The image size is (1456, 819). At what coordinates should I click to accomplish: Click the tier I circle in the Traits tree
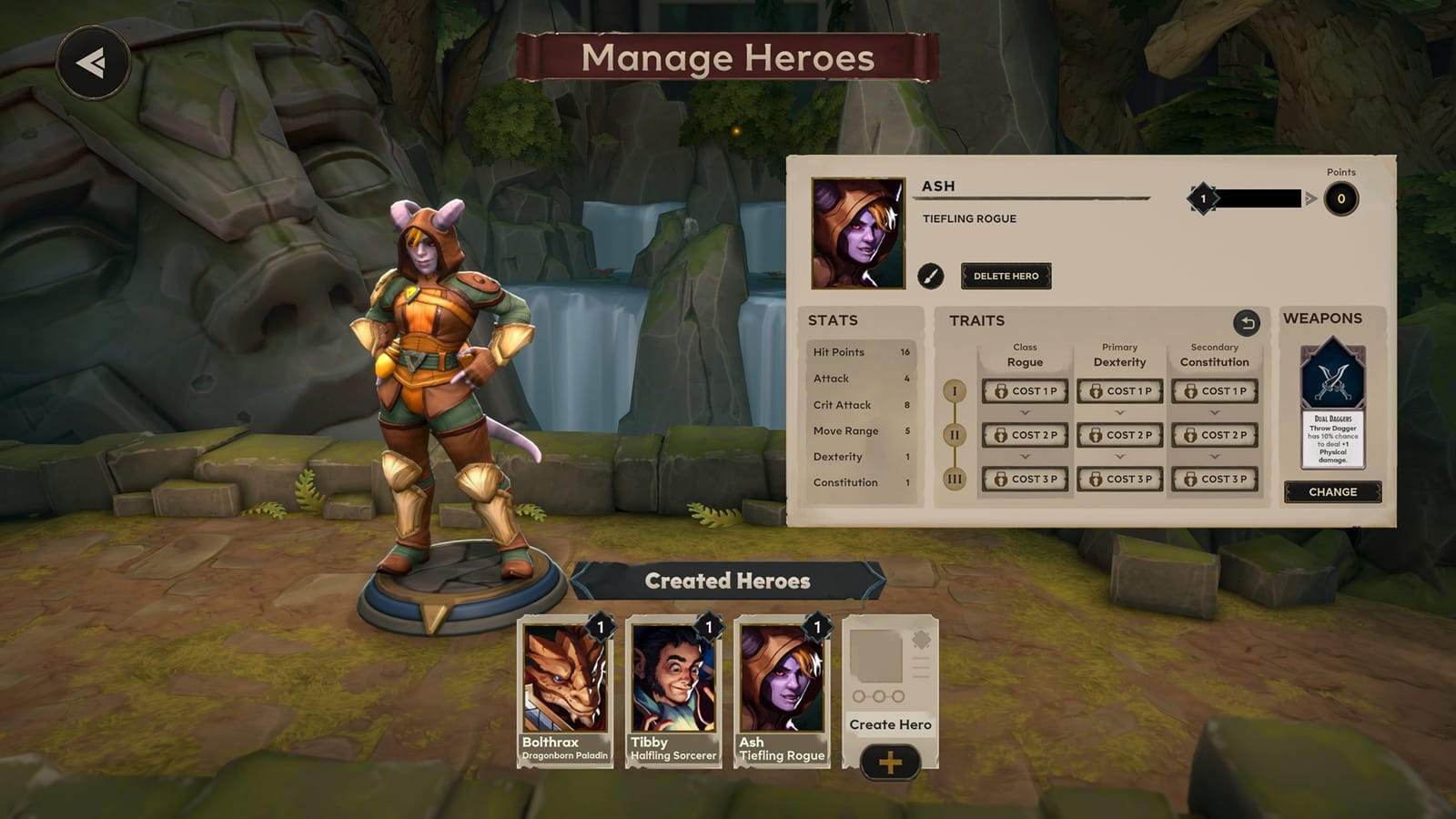click(955, 392)
